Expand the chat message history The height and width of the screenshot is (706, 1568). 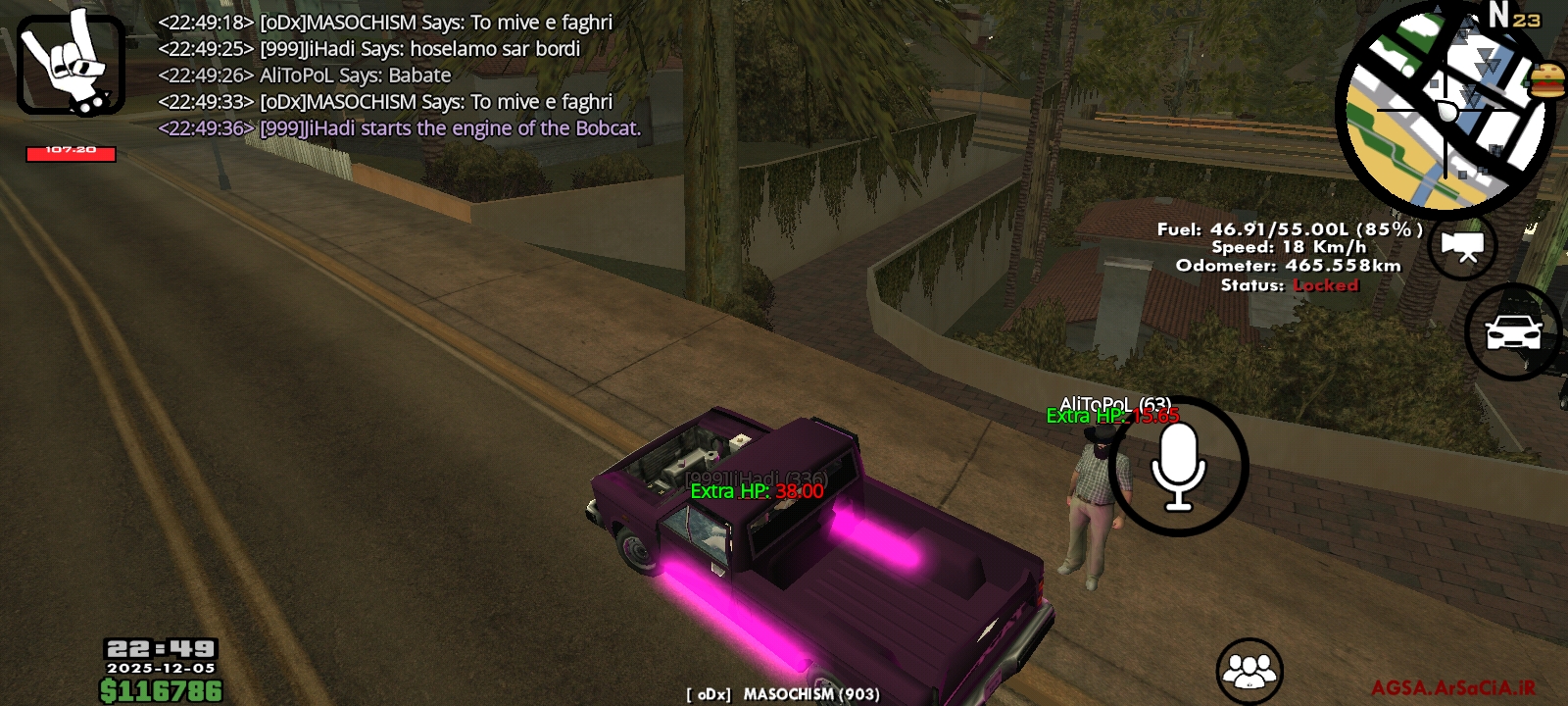pyautogui.click(x=392, y=74)
